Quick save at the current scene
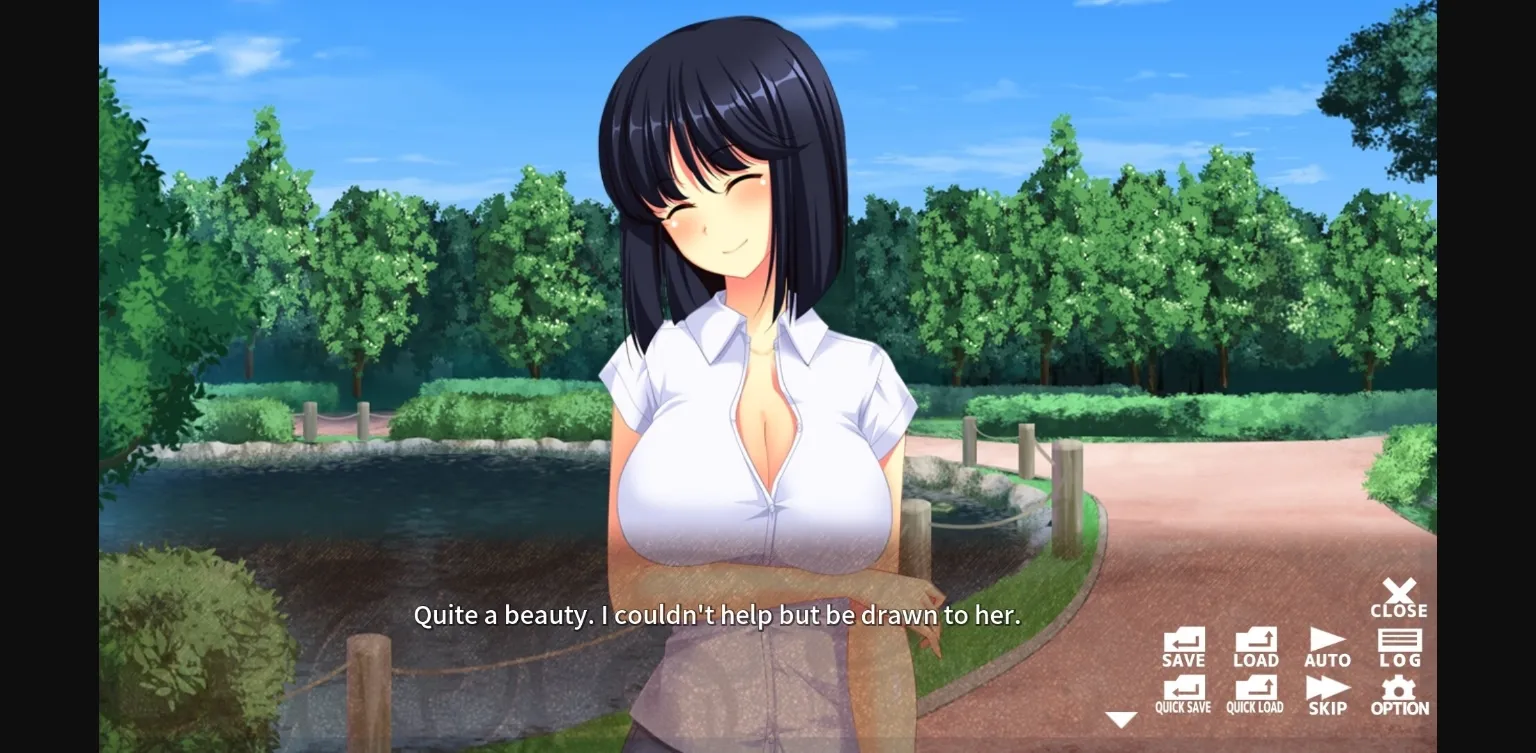The height and width of the screenshot is (753, 1536). 1184,692
